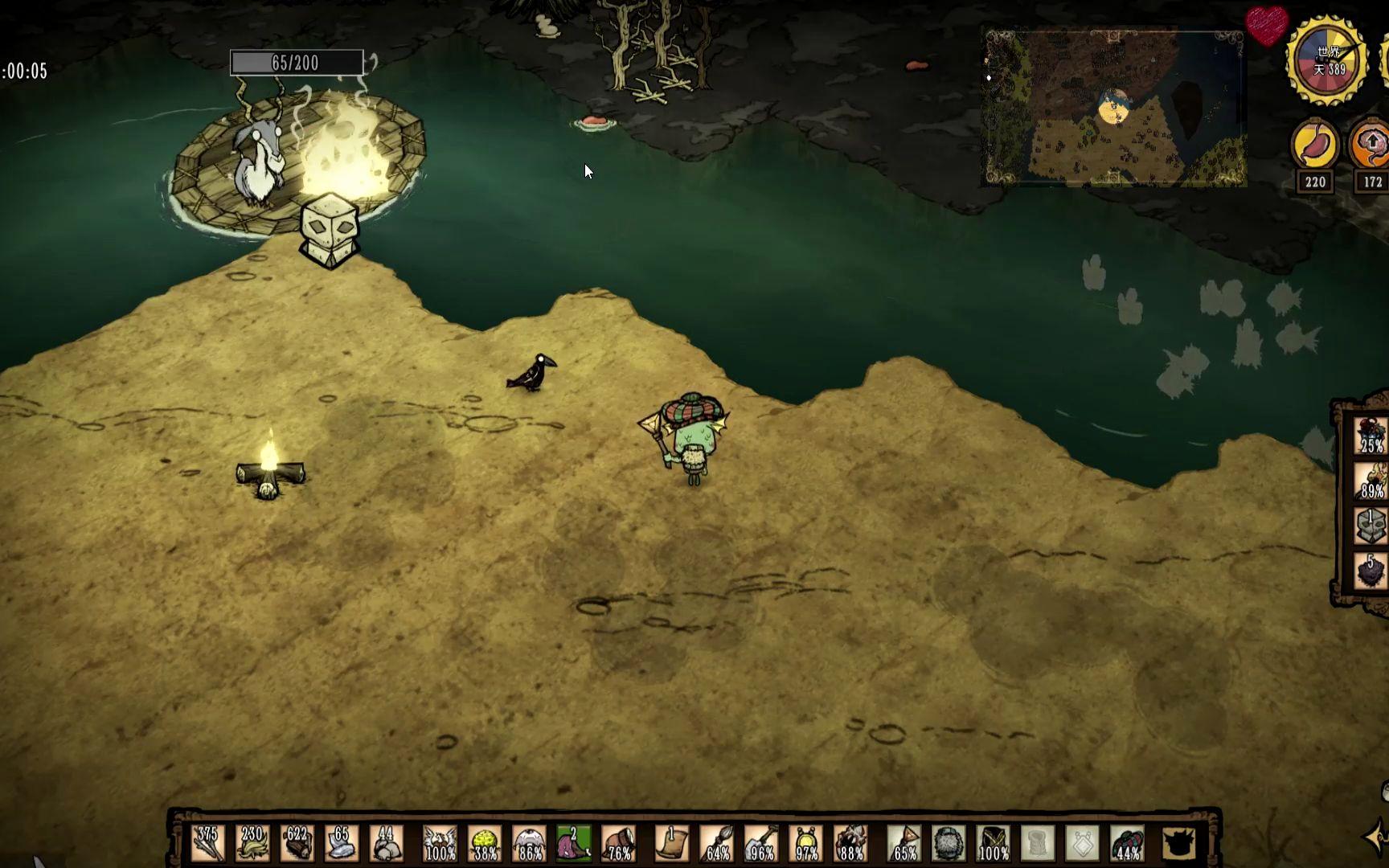Select the backpack slot showing 89%
This screenshot has height=868, width=1389.
[x=1371, y=481]
